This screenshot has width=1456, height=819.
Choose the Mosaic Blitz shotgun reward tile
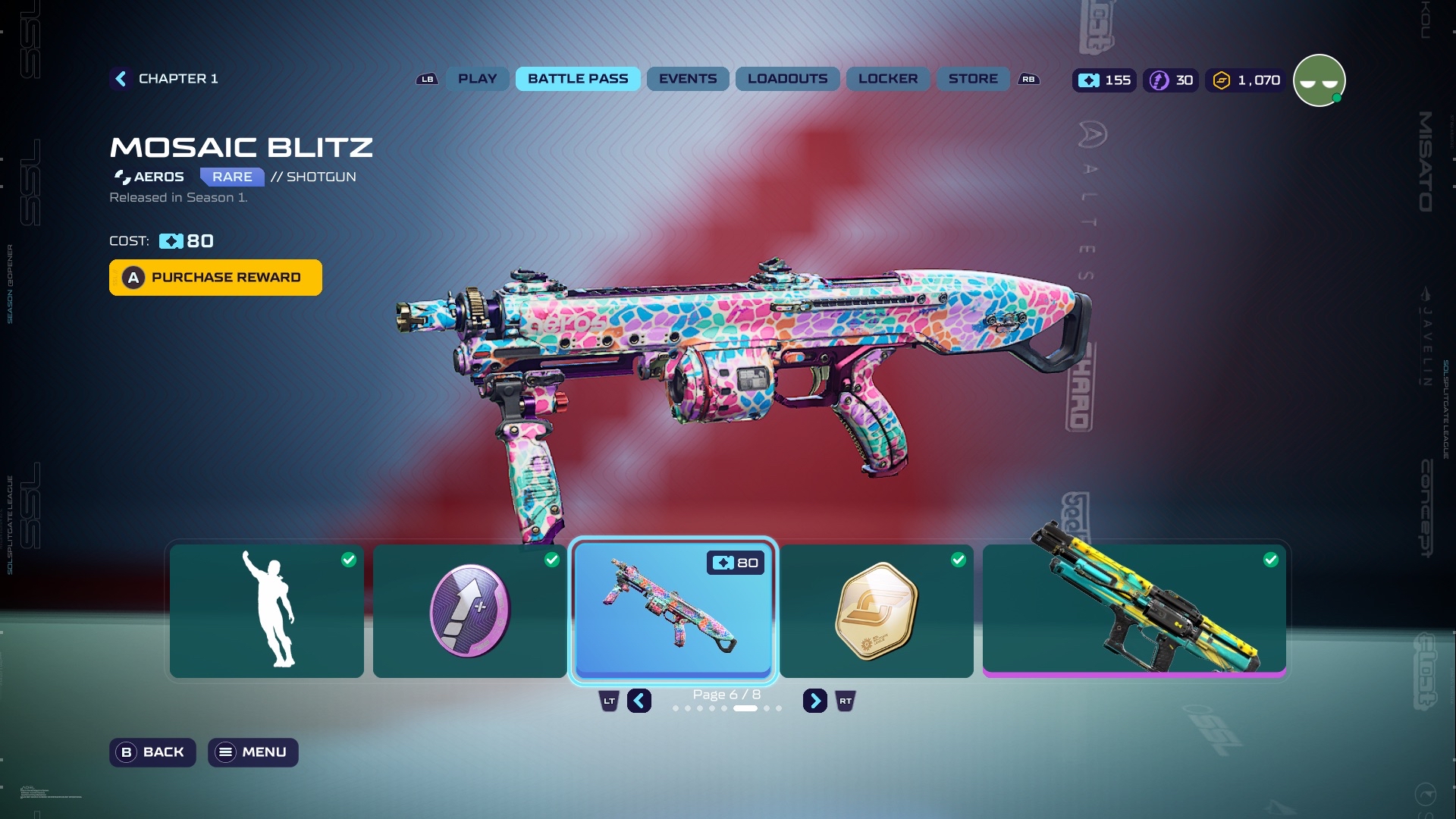pyautogui.click(x=673, y=610)
